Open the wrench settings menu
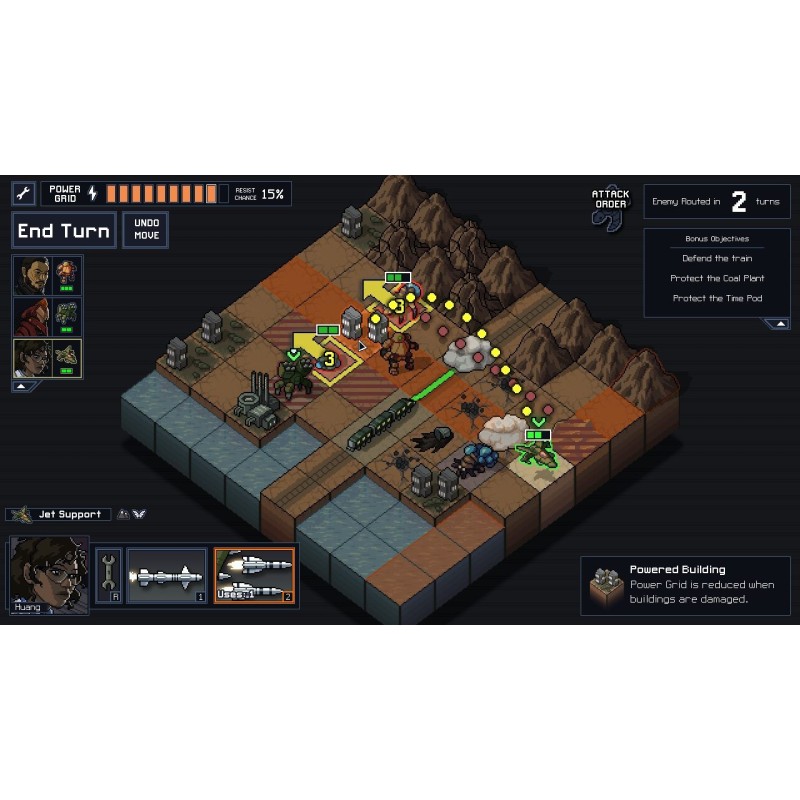Image resolution: width=800 pixels, height=800 pixels. (x=24, y=193)
